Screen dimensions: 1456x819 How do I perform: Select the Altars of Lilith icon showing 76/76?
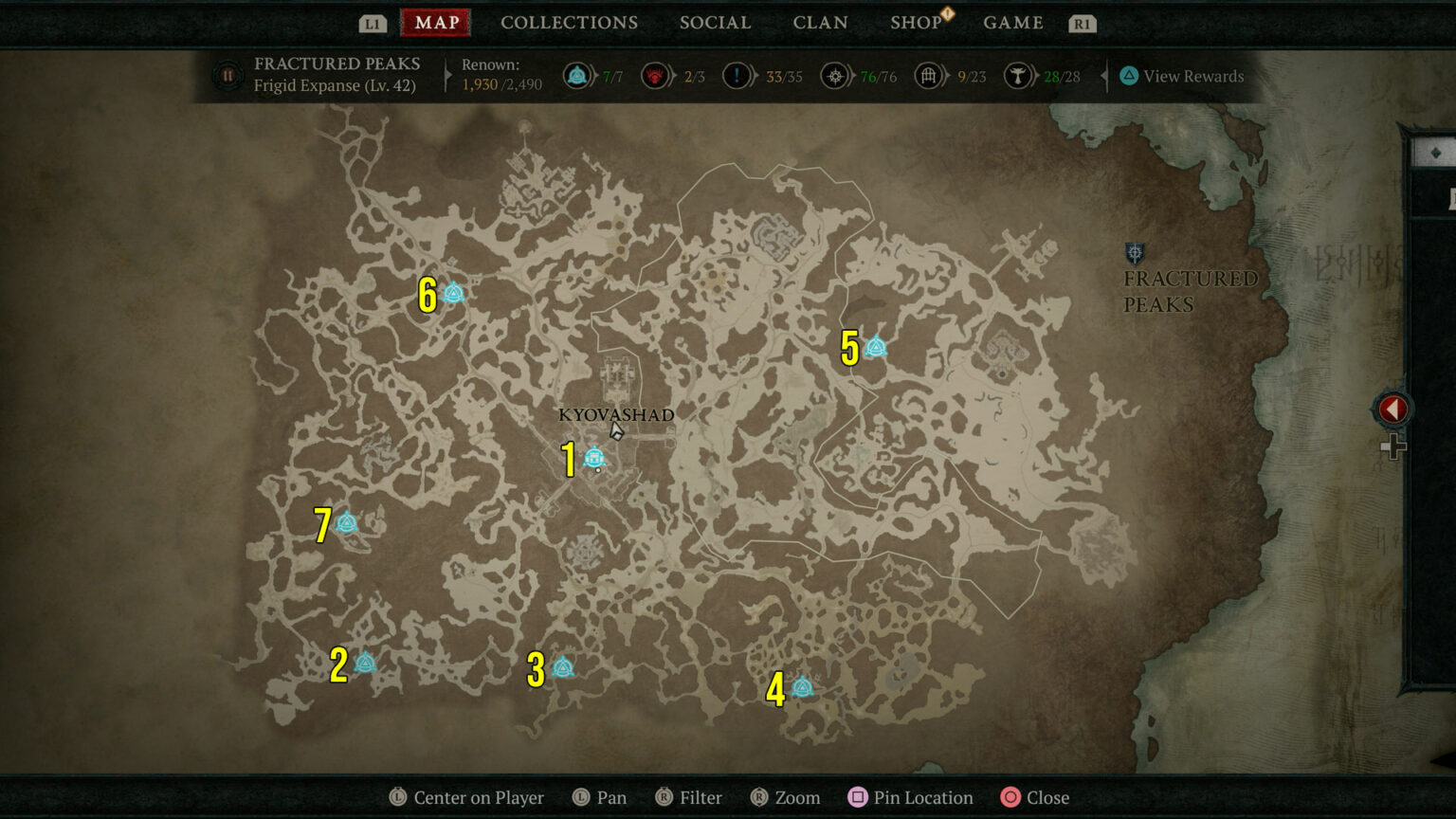(x=835, y=76)
